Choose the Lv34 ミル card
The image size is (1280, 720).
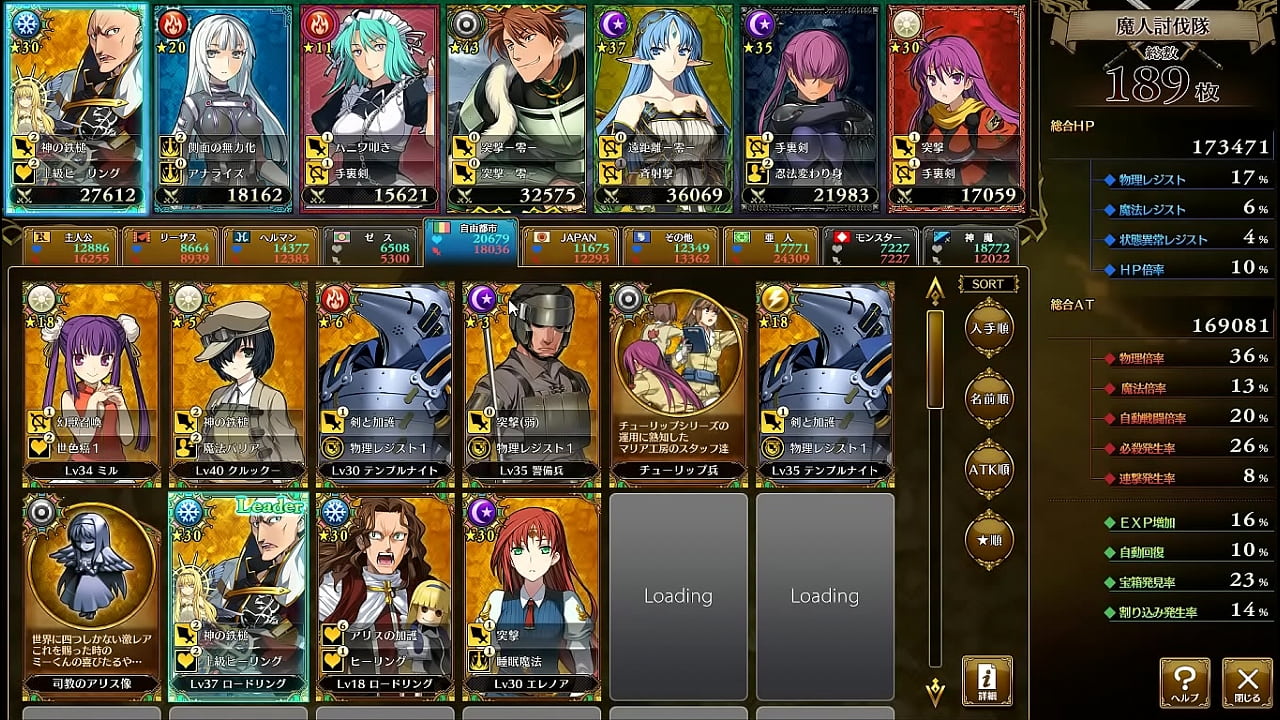tap(91, 381)
